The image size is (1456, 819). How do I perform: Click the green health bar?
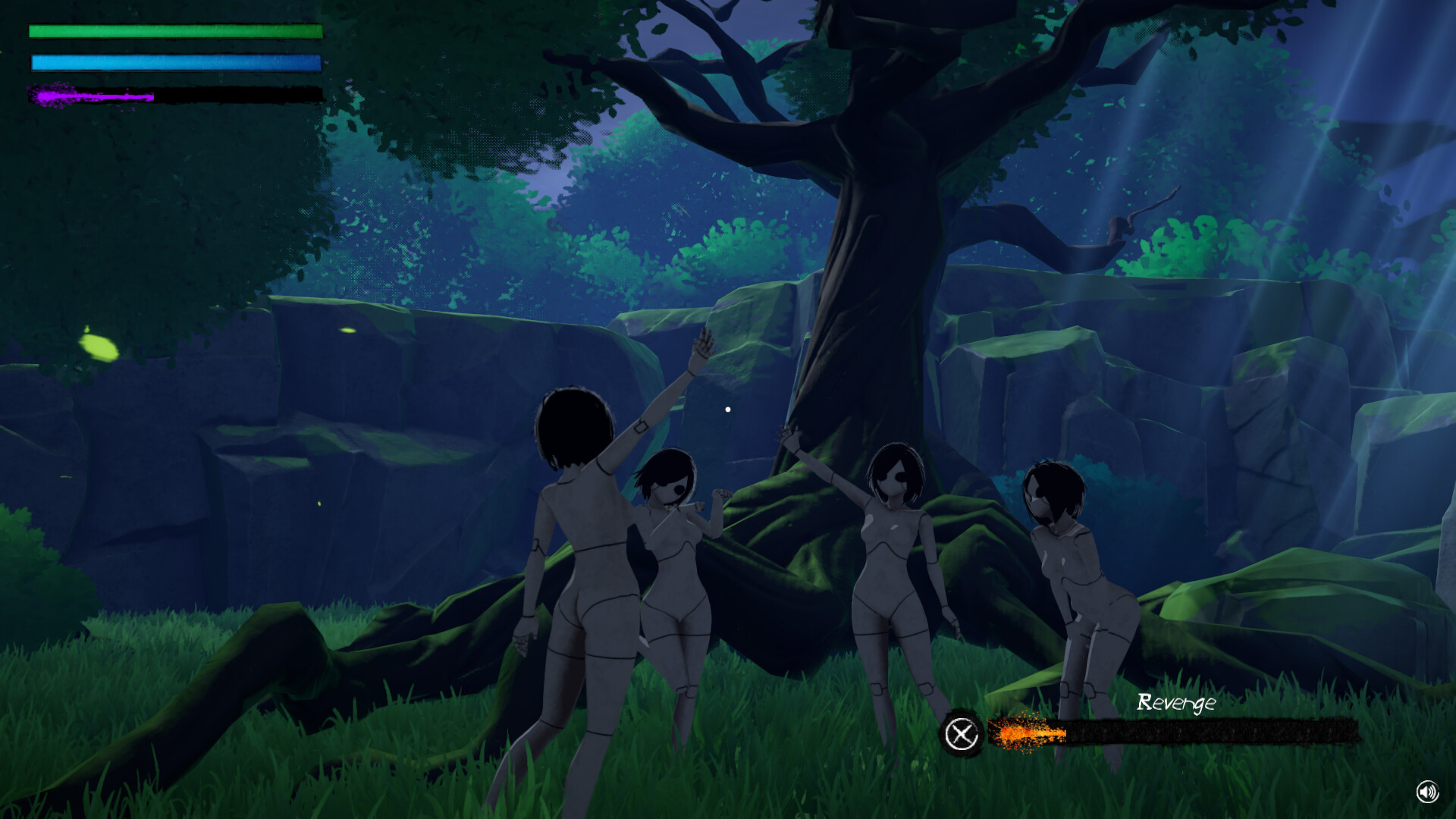[x=174, y=32]
